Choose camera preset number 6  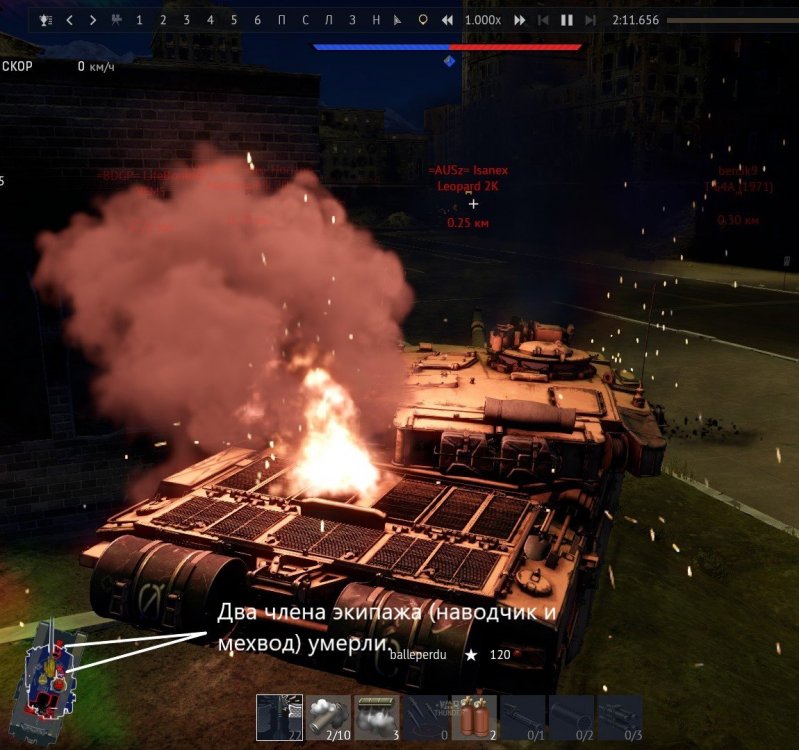(257, 19)
